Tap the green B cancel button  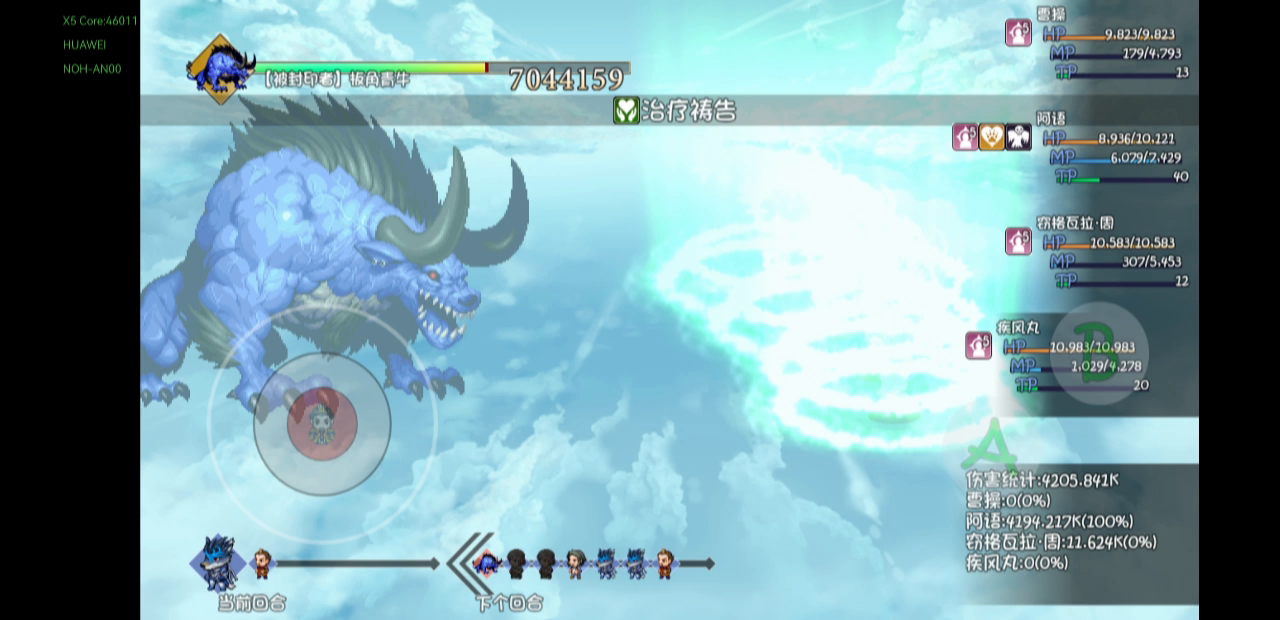pos(1100,352)
